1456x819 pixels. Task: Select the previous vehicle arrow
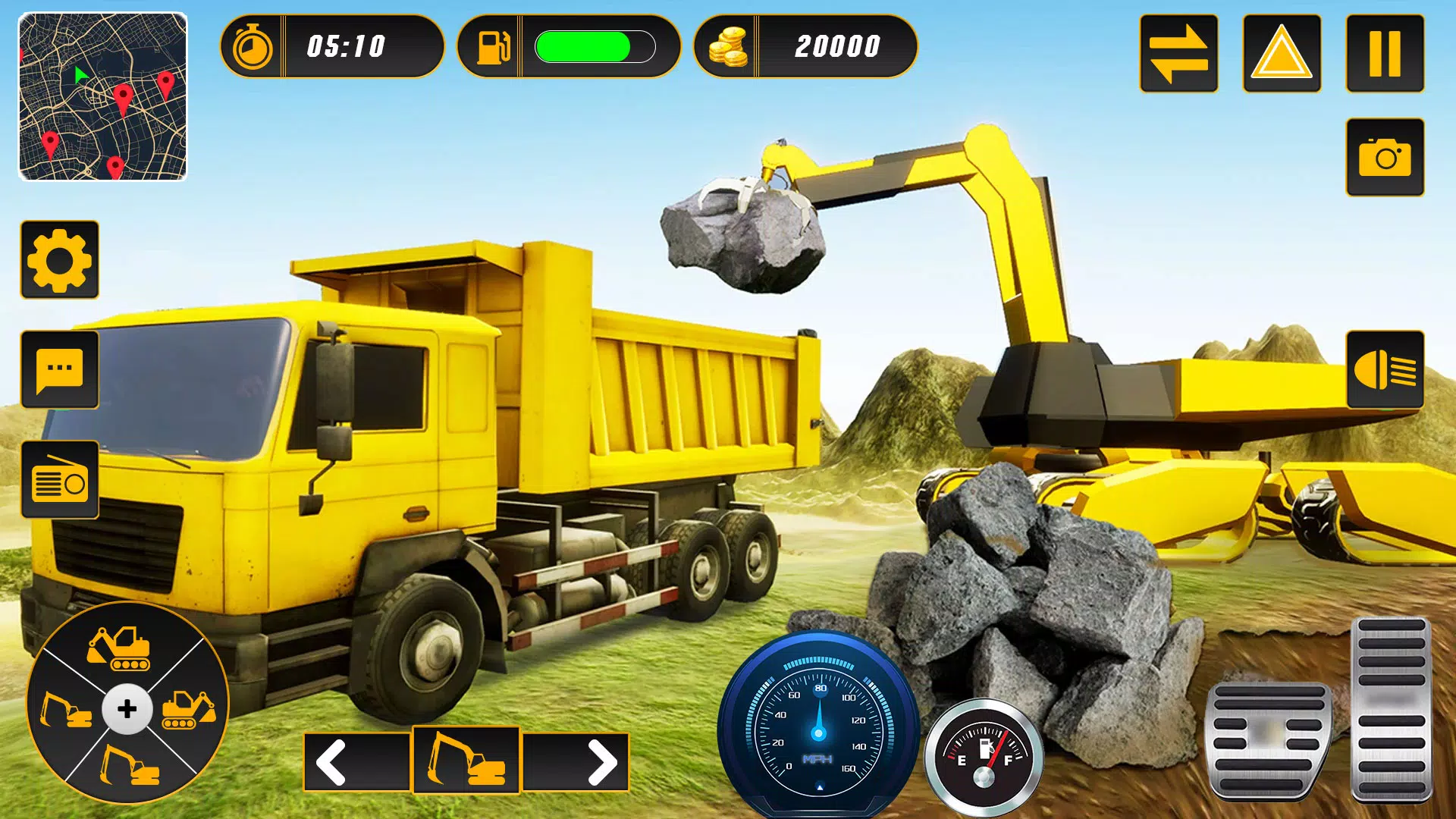(x=356, y=761)
